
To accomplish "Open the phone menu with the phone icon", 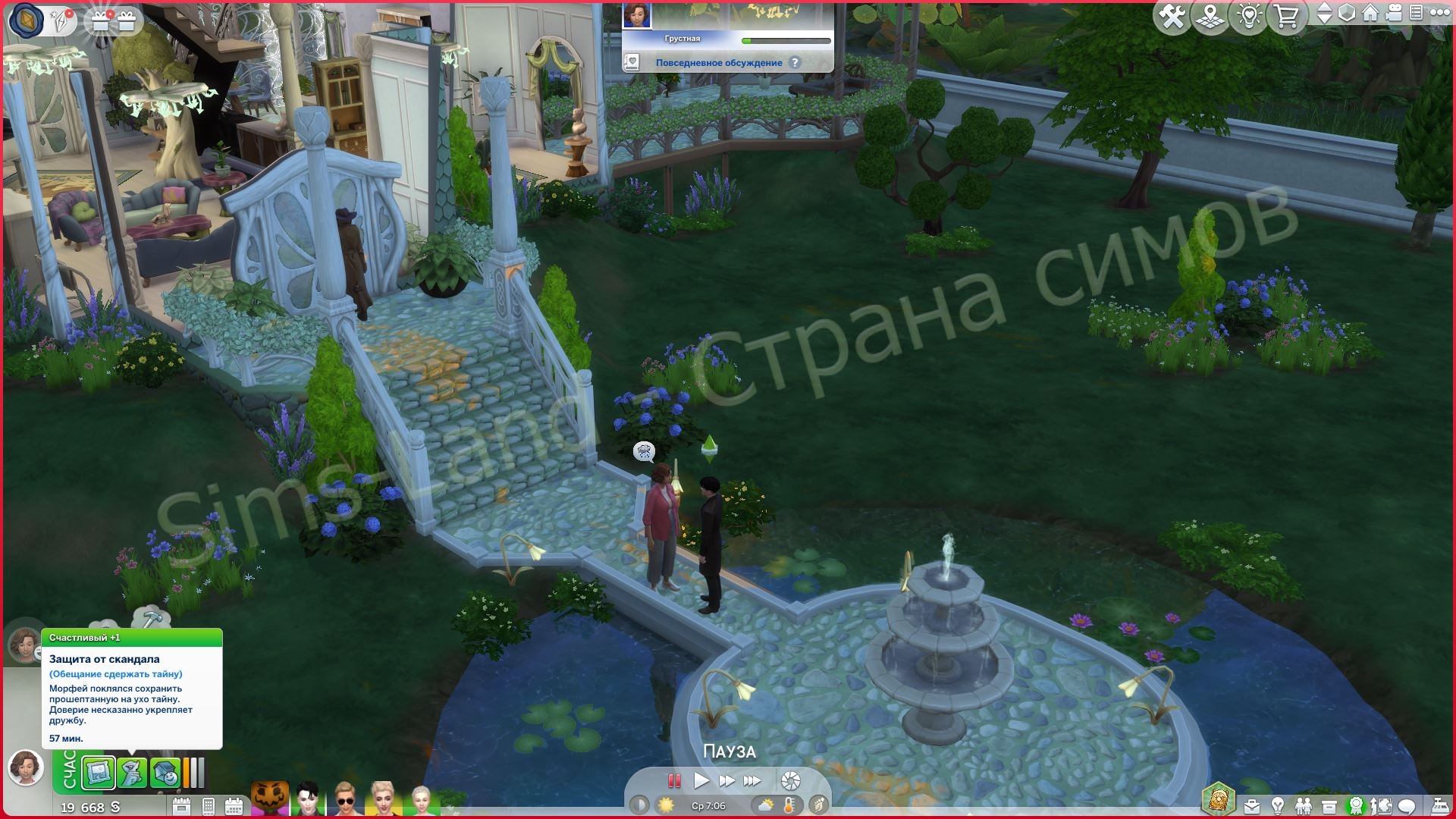I will [209, 806].
